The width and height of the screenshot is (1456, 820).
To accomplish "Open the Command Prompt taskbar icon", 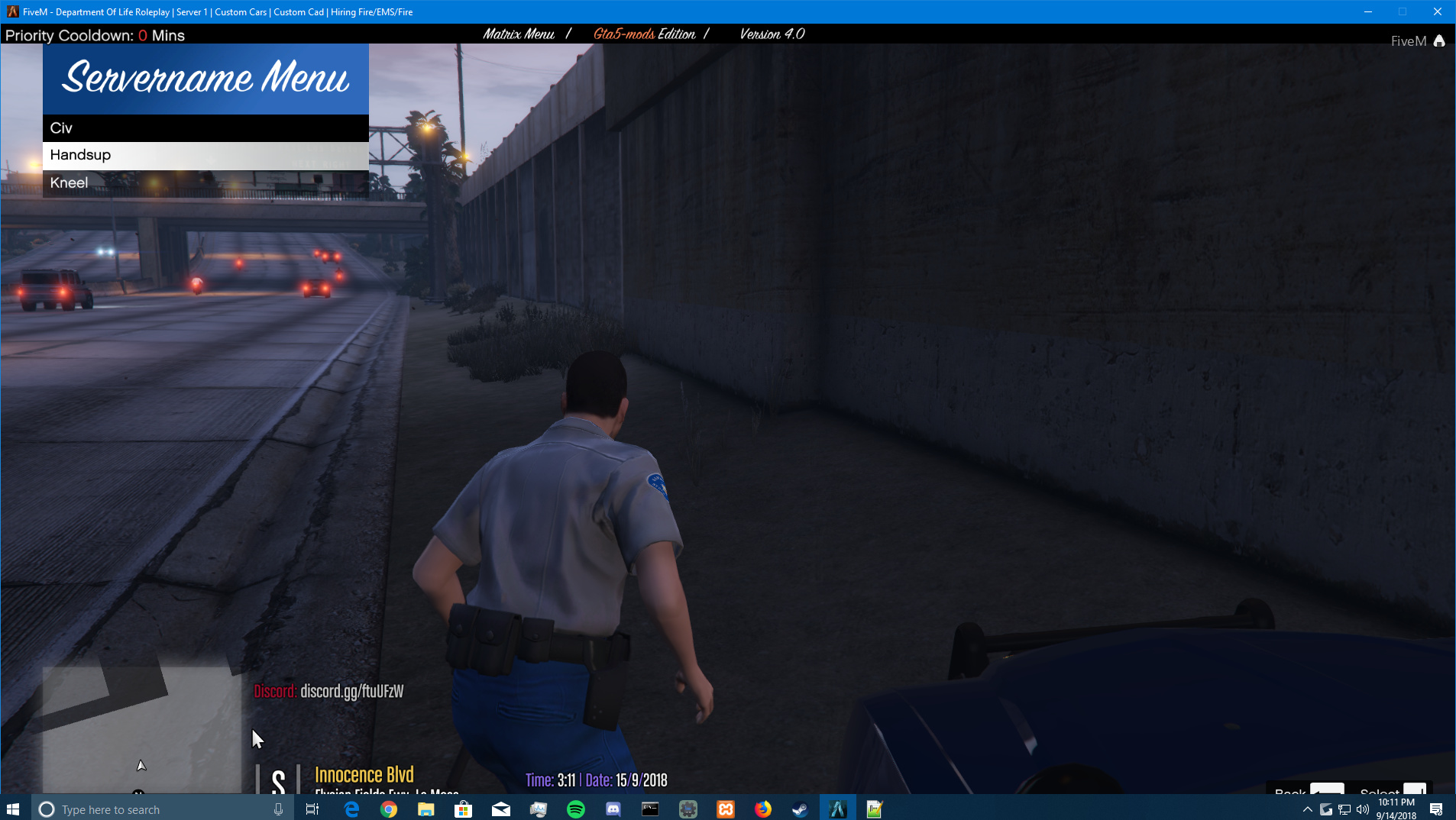I will 652,809.
